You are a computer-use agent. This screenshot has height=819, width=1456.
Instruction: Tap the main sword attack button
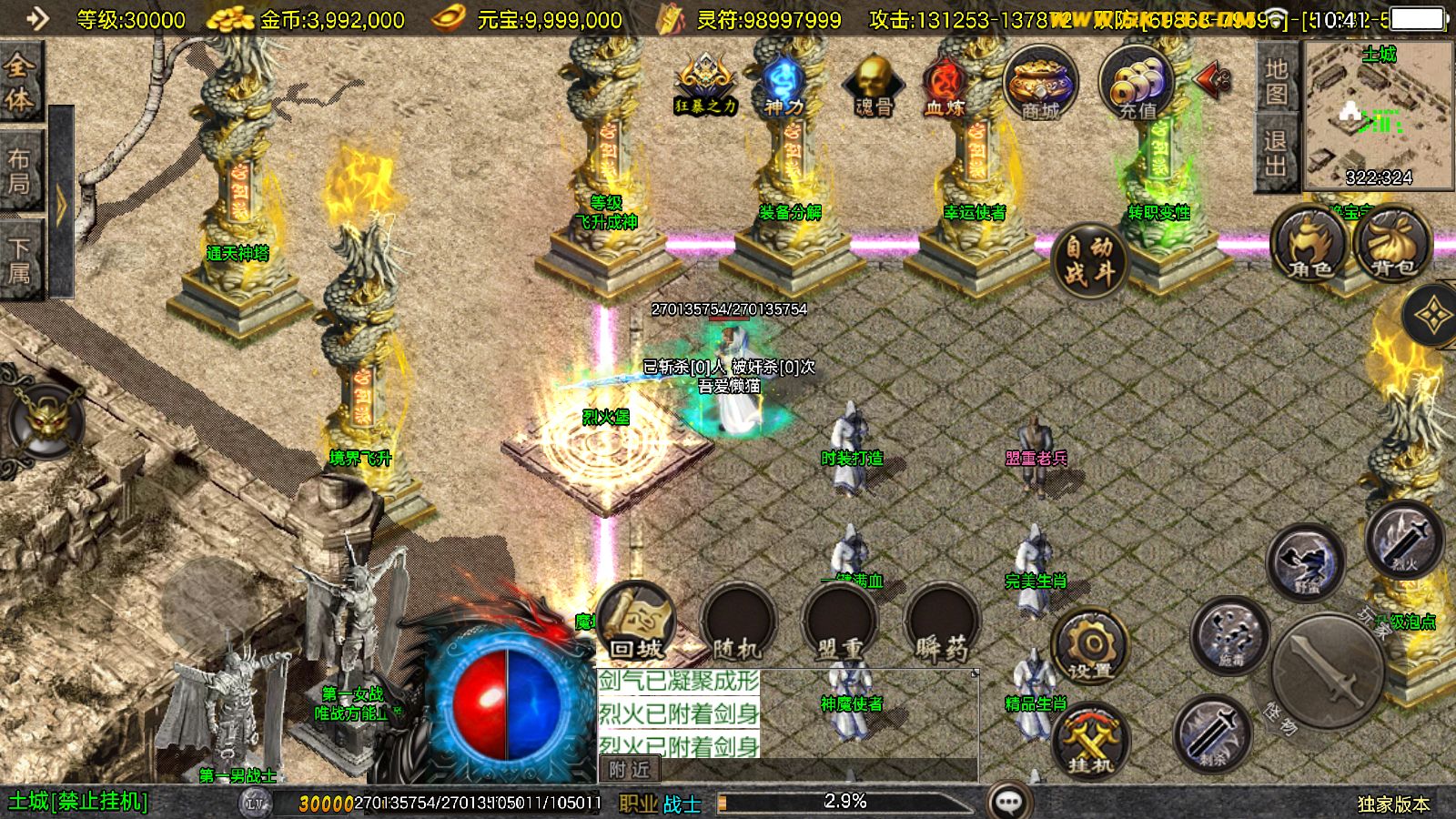pos(1328,669)
